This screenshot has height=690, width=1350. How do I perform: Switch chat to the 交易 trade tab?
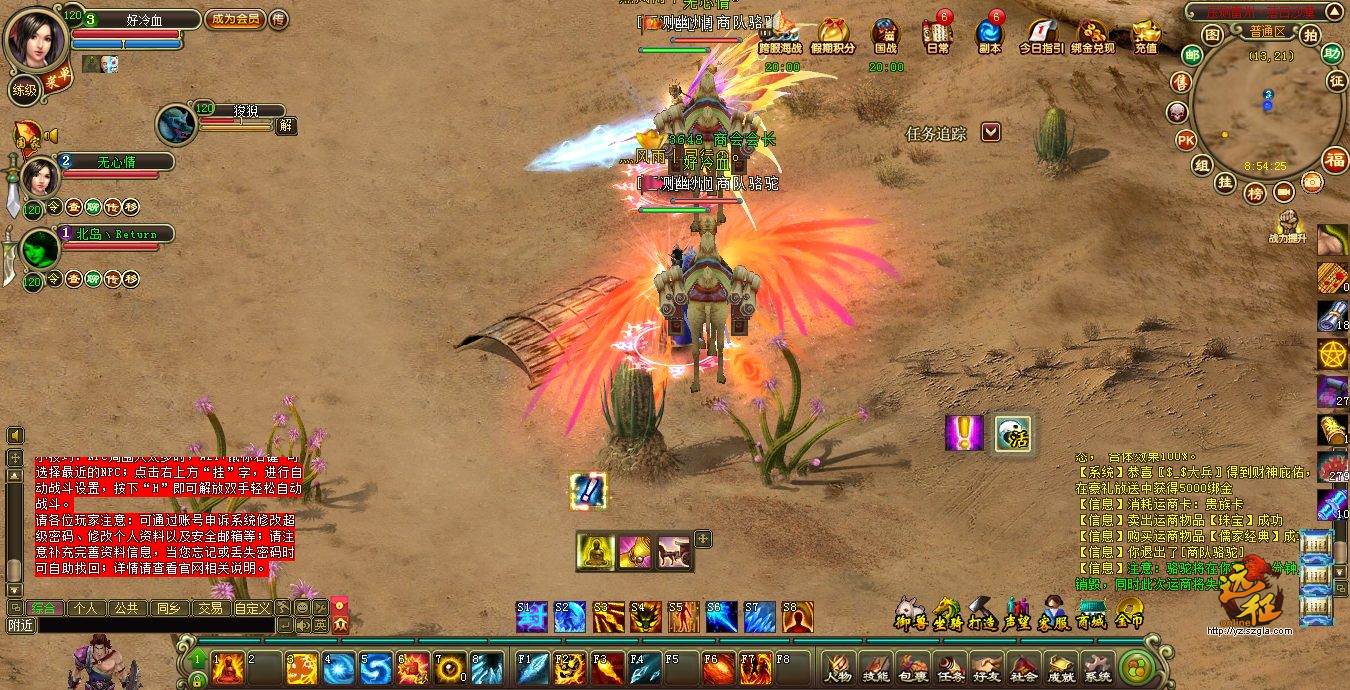pos(209,607)
